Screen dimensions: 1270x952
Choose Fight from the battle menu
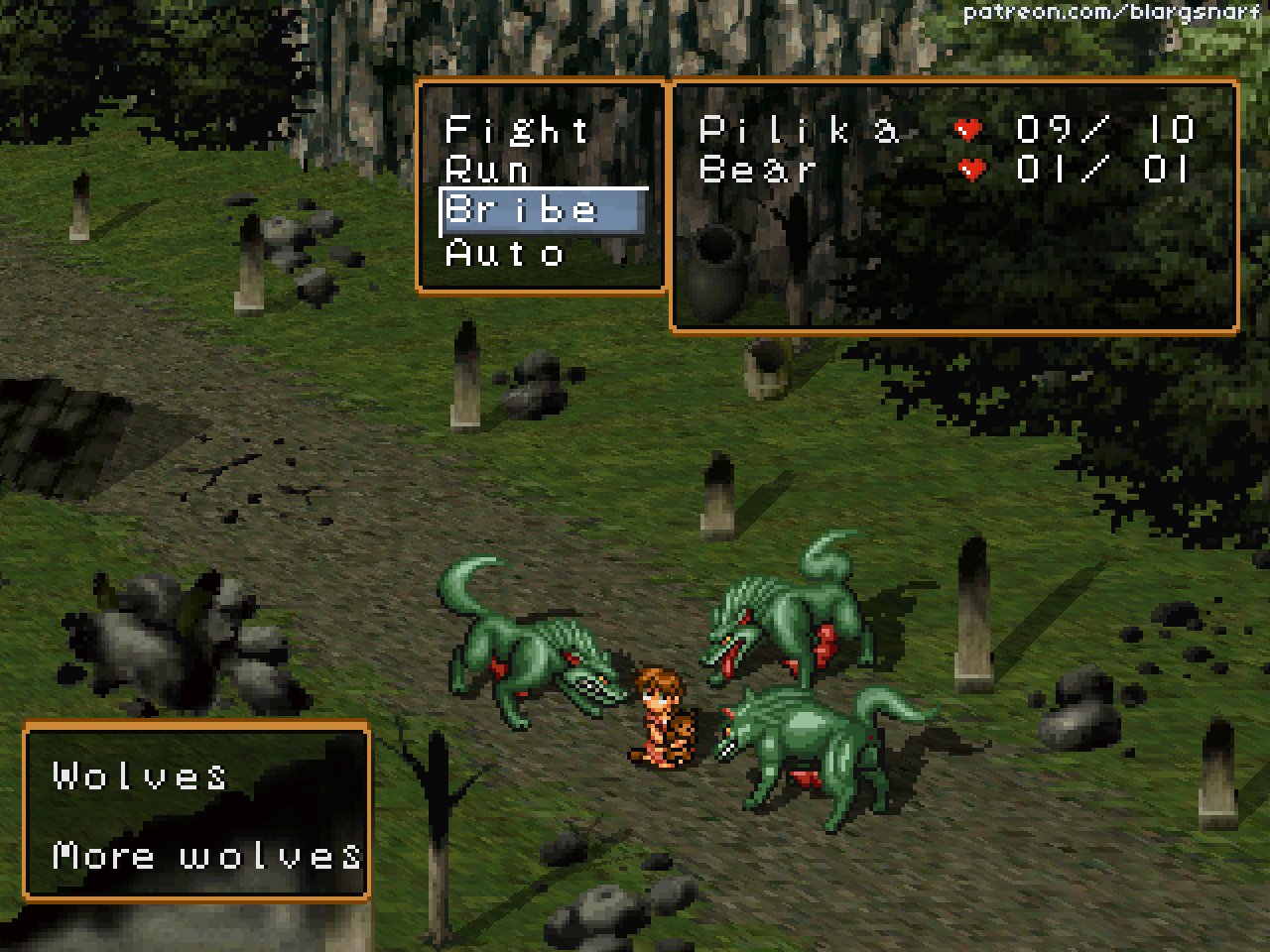pos(517,130)
